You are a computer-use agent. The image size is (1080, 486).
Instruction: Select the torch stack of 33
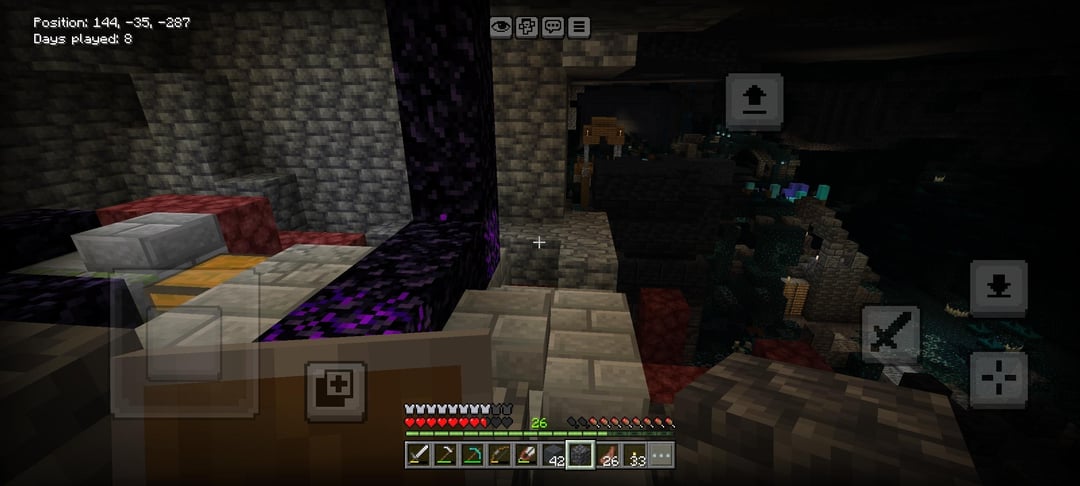click(x=635, y=455)
